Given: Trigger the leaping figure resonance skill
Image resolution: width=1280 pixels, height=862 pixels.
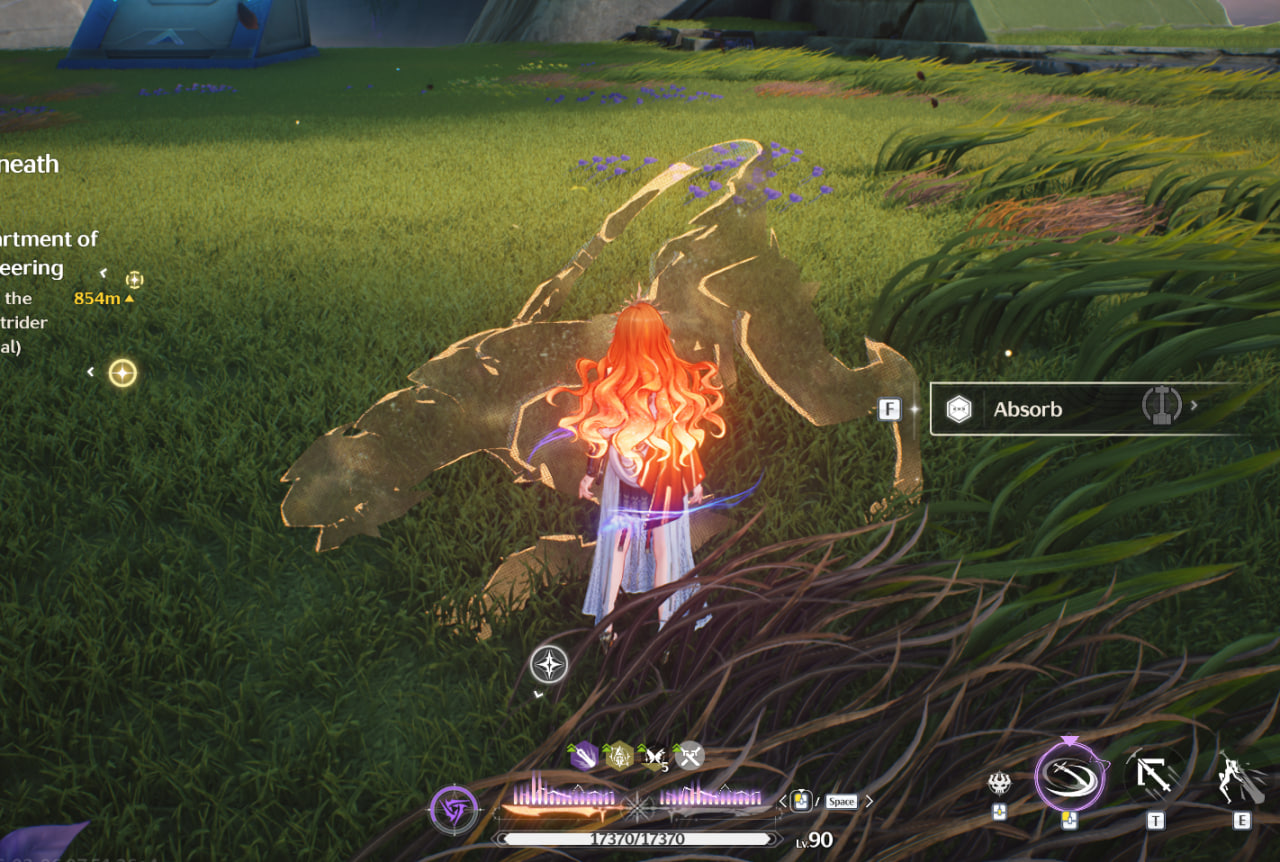Looking at the screenshot, I should (1241, 778).
